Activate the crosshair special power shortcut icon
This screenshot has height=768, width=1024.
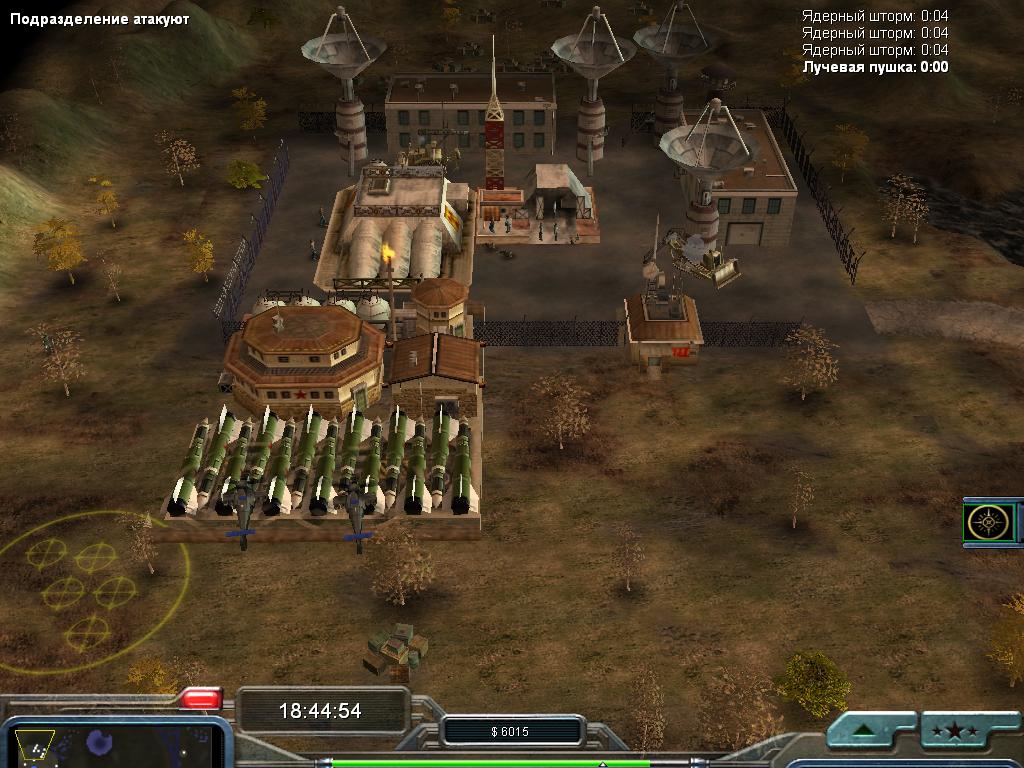pyautogui.click(x=988, y=522)
